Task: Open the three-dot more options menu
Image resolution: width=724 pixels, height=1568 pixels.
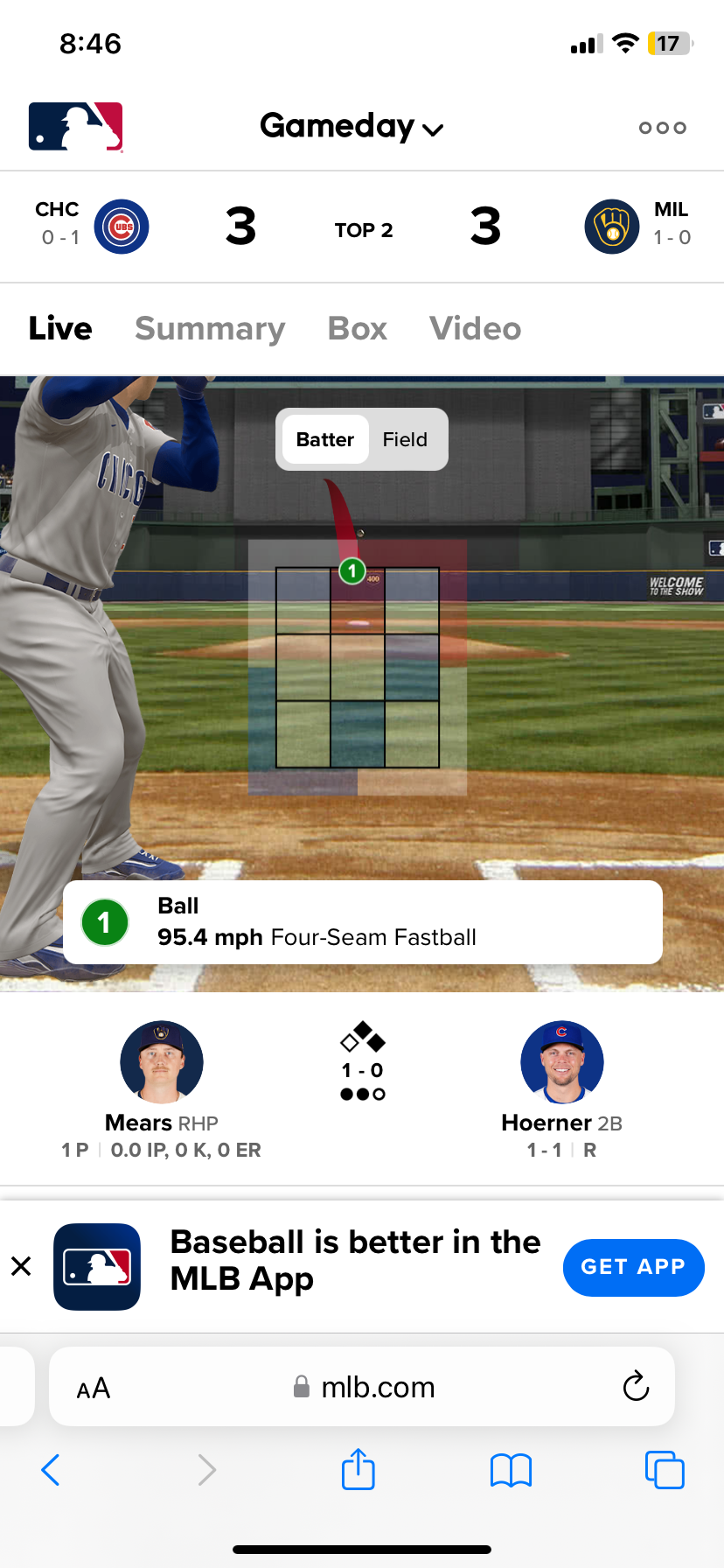Action: [x=662, y=128]
